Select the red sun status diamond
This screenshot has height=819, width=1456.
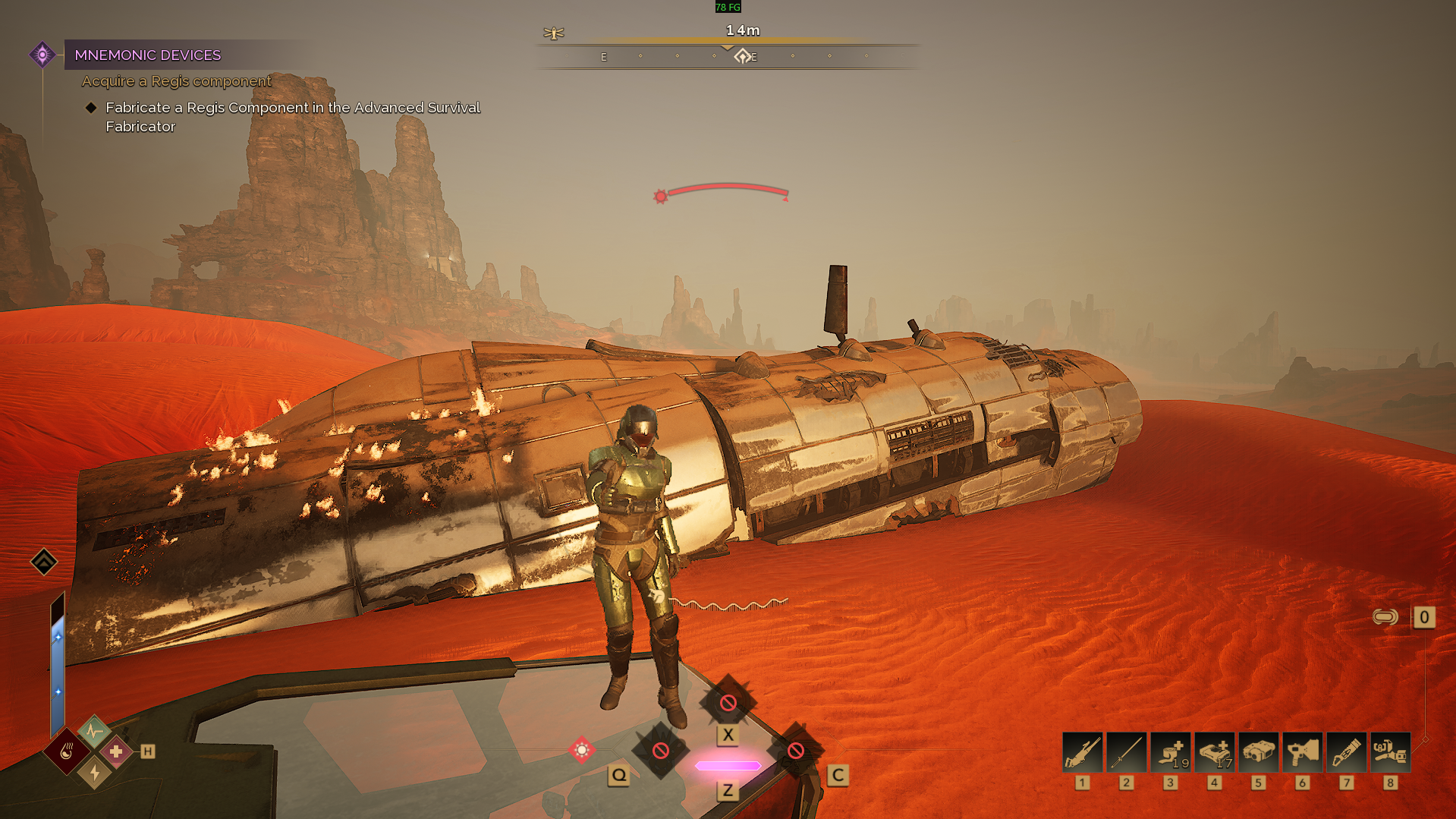click(x=582, y=750)
